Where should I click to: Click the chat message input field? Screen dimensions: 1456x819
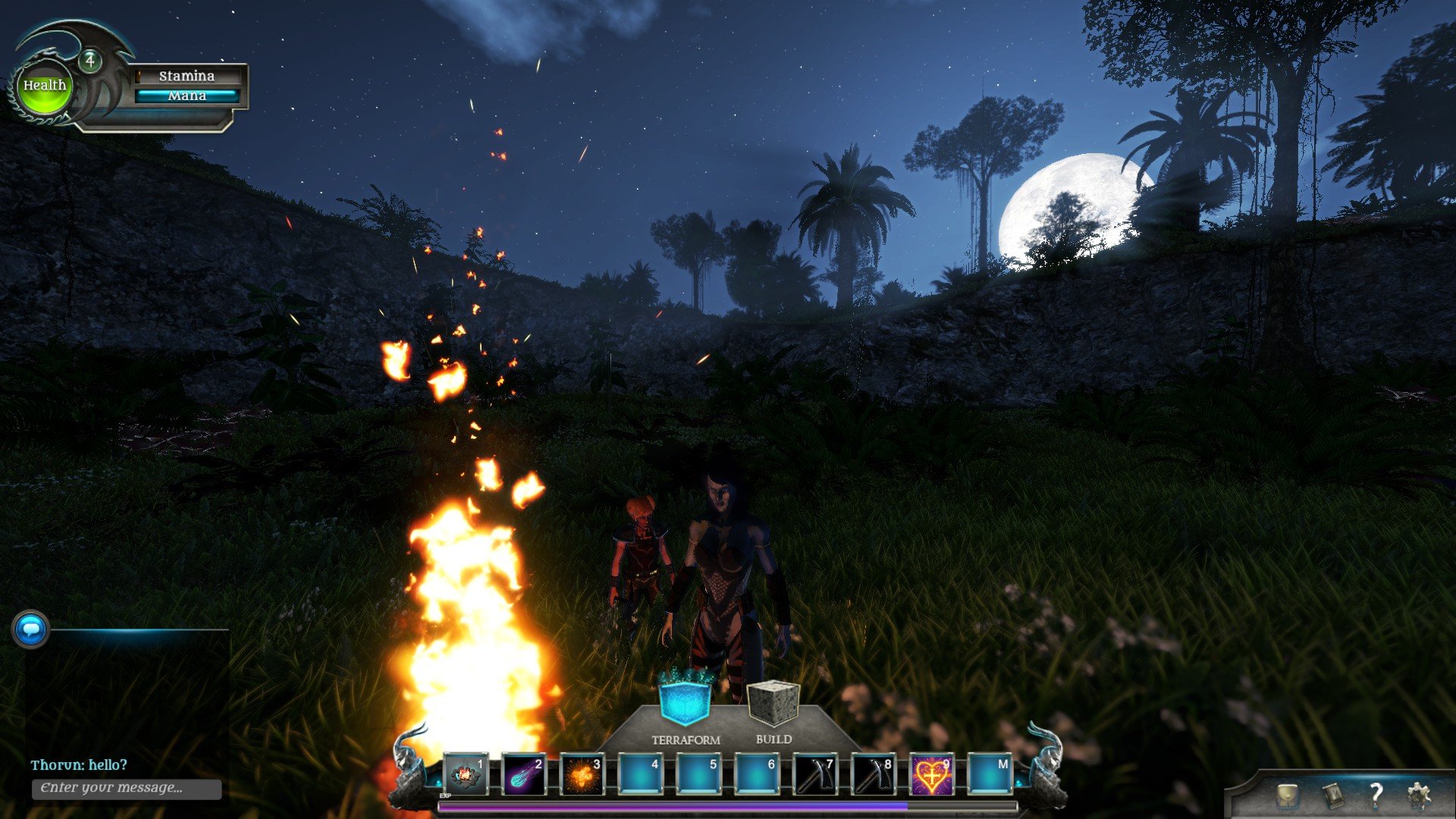coord(127,788)
